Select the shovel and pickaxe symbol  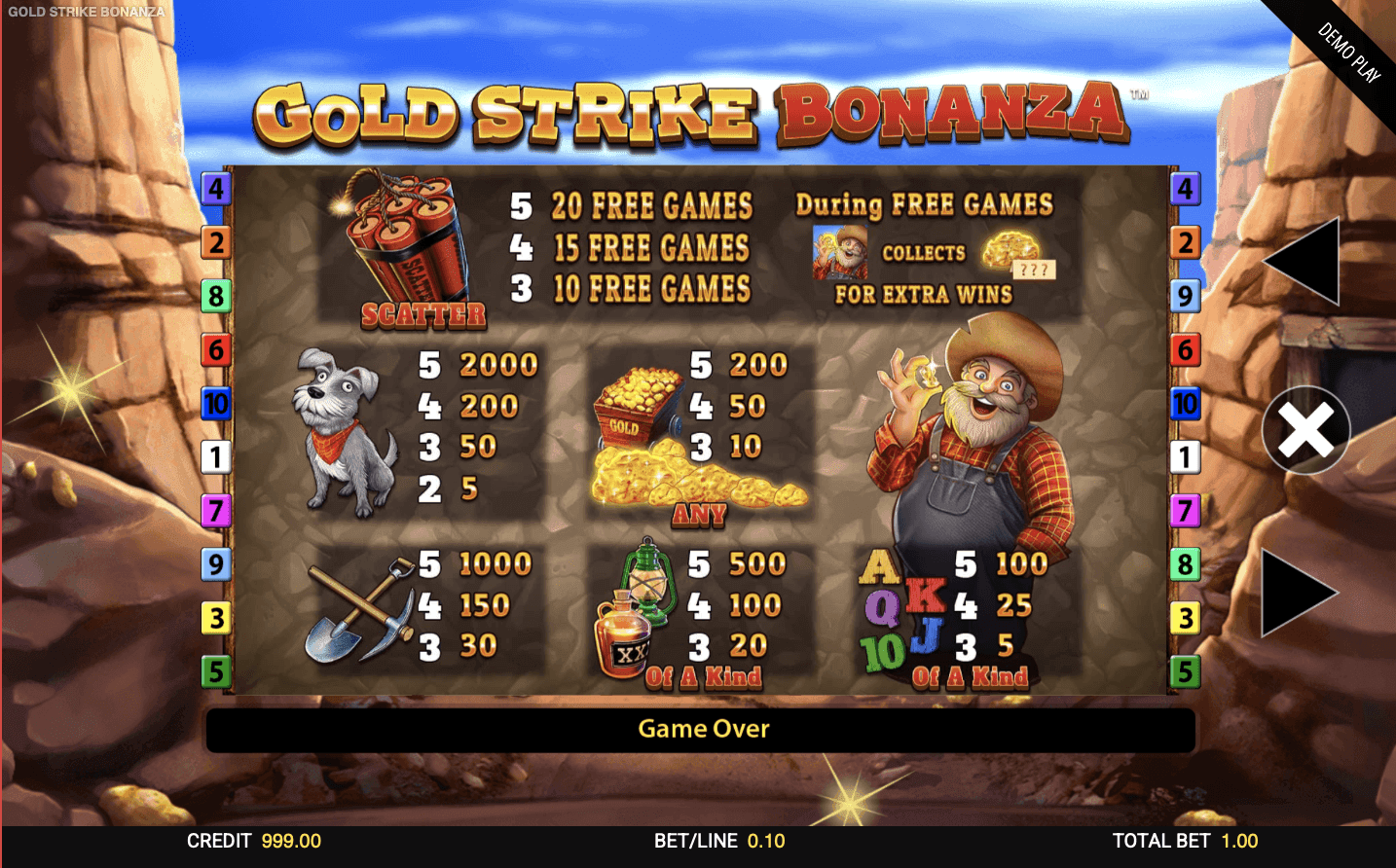coord(360,613)
